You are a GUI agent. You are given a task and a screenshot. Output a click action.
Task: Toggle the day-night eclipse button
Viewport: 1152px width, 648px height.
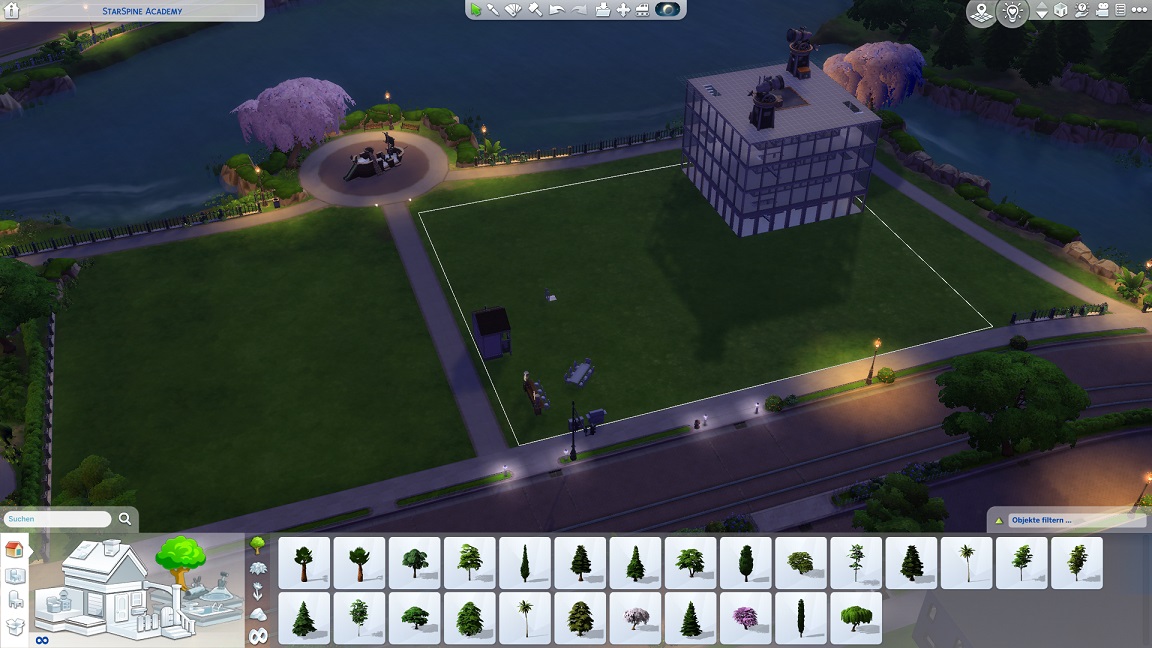[667, 10]
